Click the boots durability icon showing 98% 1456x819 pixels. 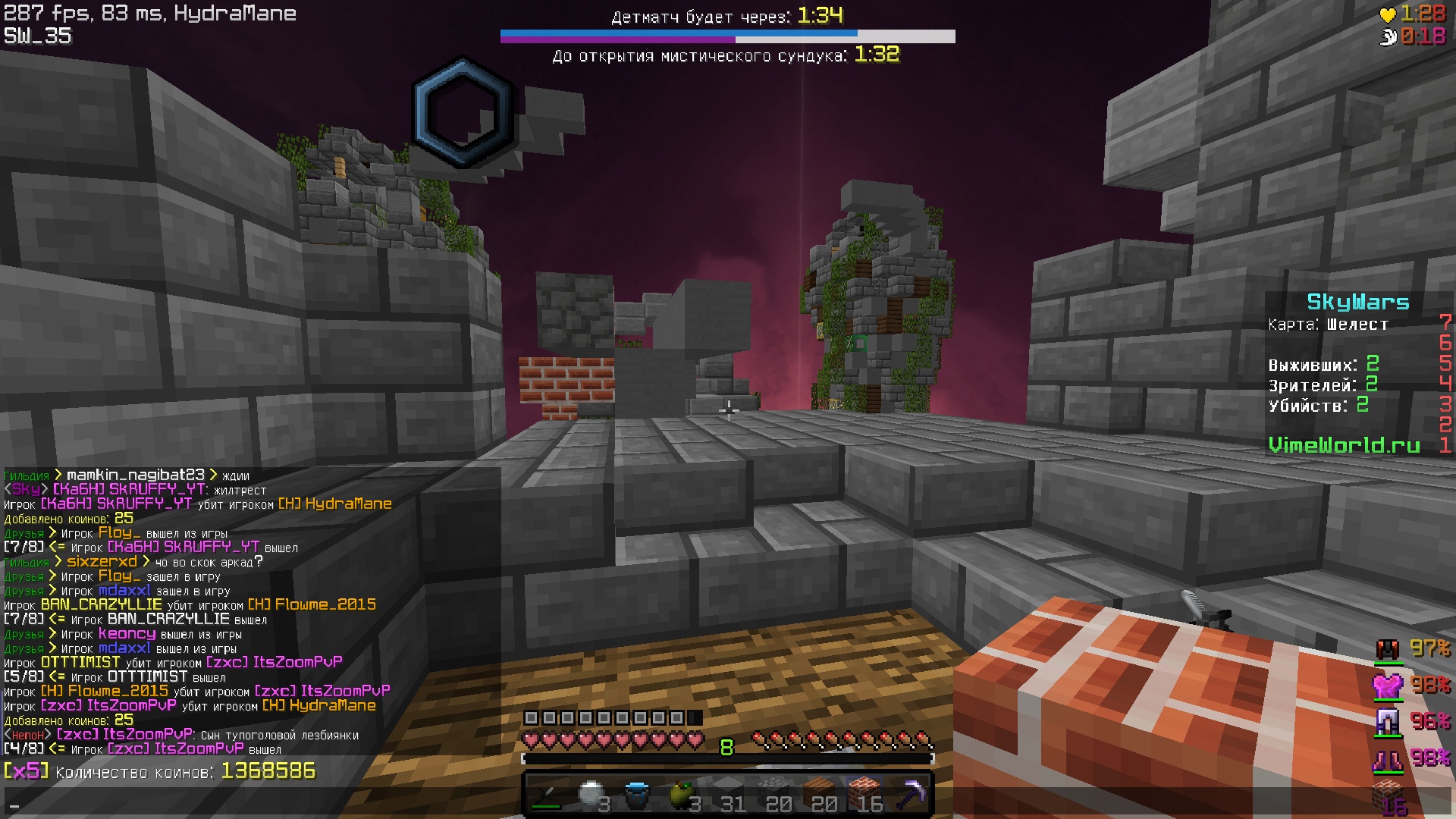point(1390,758)
